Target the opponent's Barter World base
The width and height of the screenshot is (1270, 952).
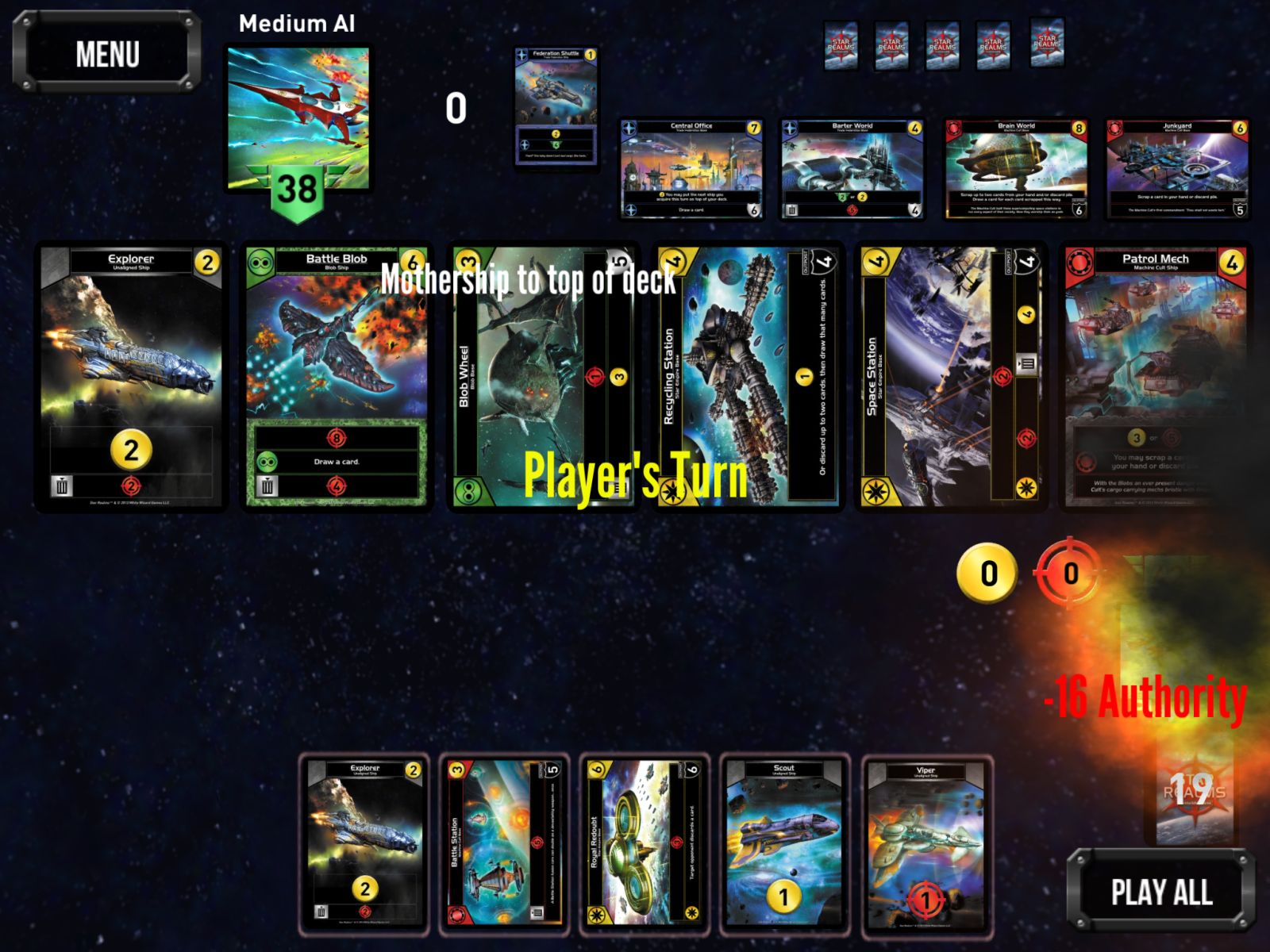[x=852, y=169]
